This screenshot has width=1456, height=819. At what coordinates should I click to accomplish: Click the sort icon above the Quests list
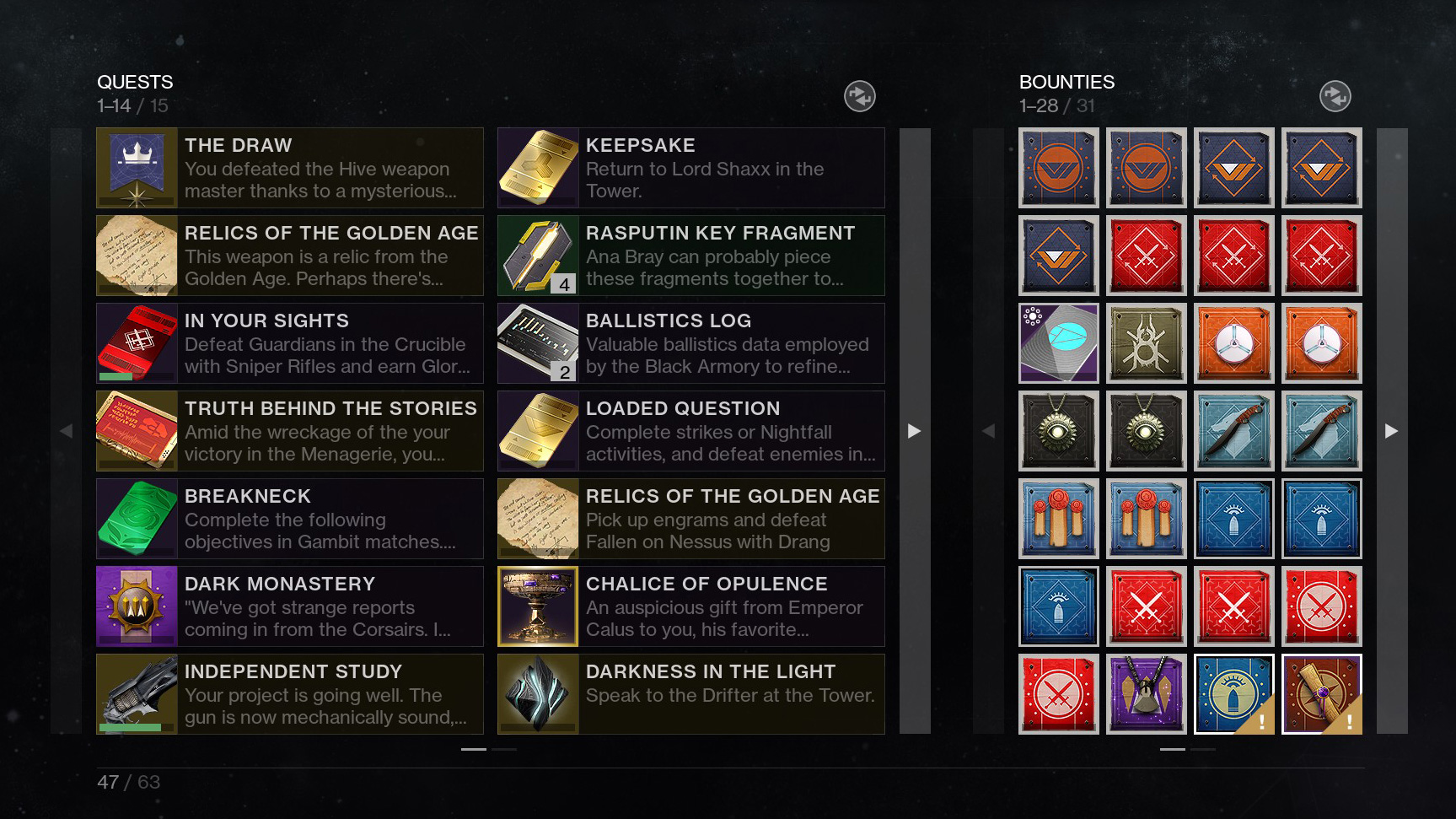[x=860, y=96]
